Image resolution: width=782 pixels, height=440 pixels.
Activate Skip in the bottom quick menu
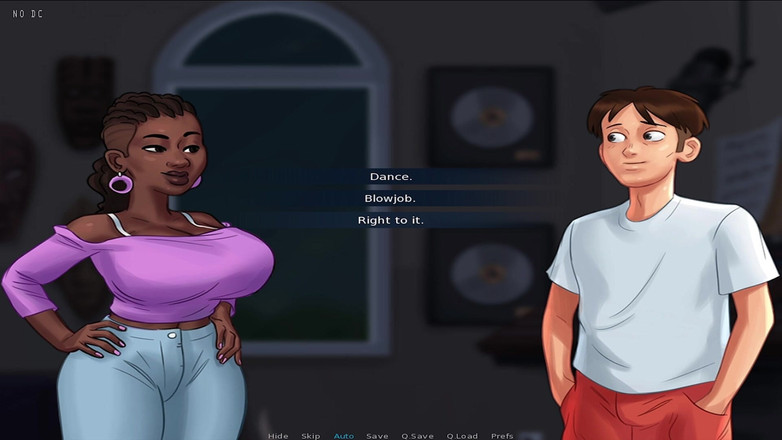click(311, 436)
